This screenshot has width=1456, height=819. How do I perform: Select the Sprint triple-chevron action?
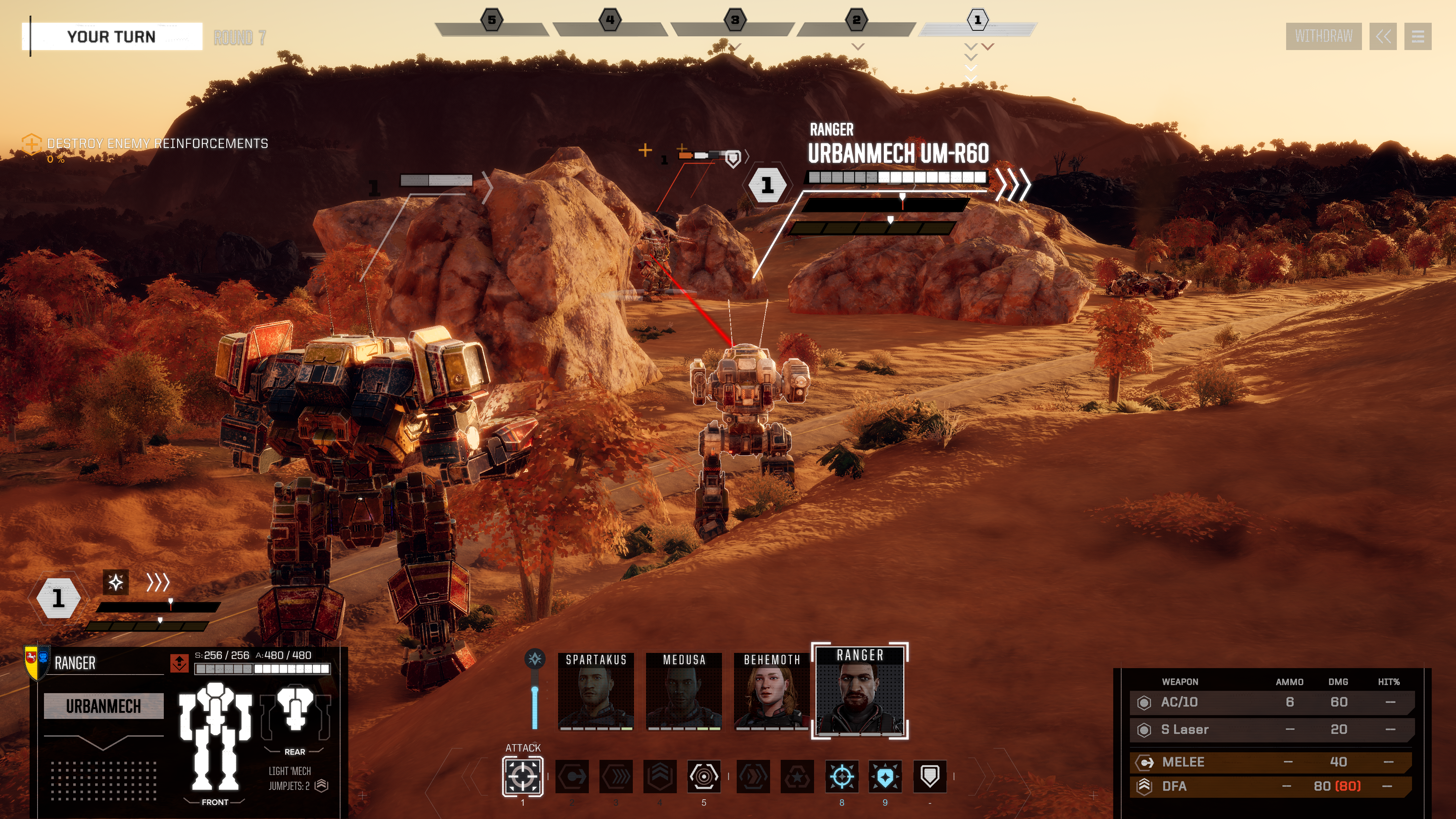coord(616,777)
